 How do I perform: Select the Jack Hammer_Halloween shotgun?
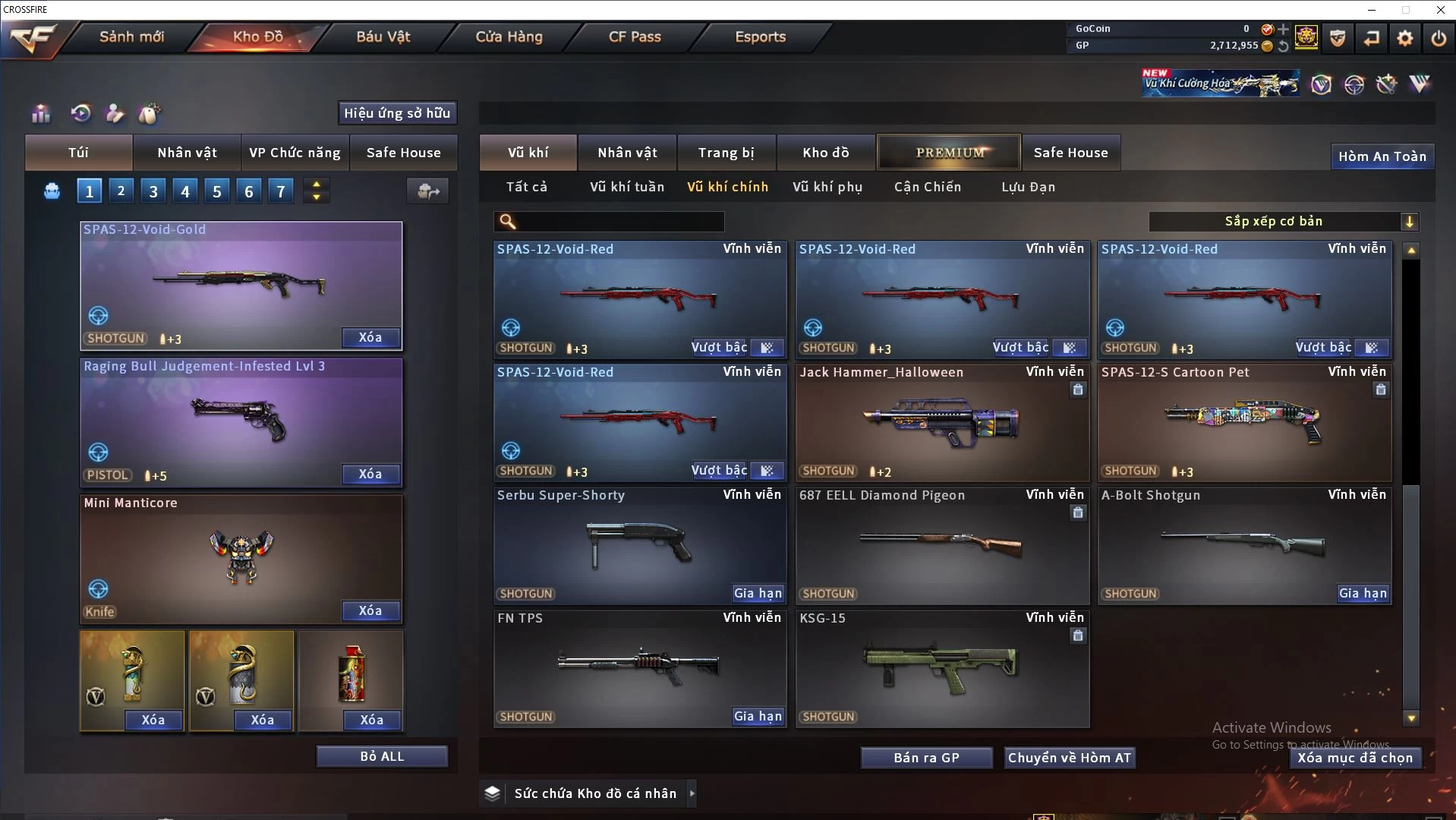[x=941, y=422]
